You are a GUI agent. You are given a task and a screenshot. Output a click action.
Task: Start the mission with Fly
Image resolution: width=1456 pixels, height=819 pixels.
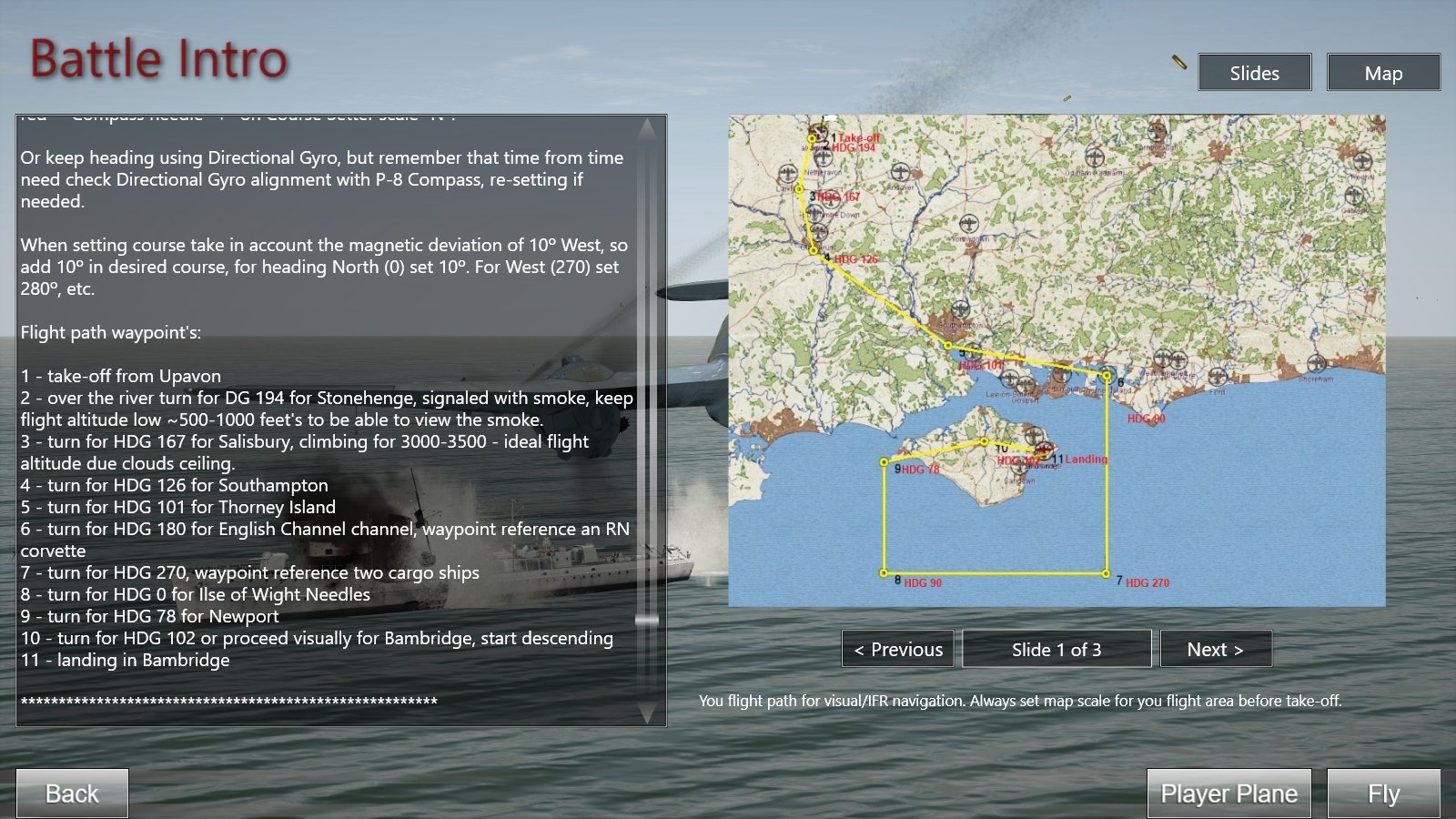click(1383, 794)
